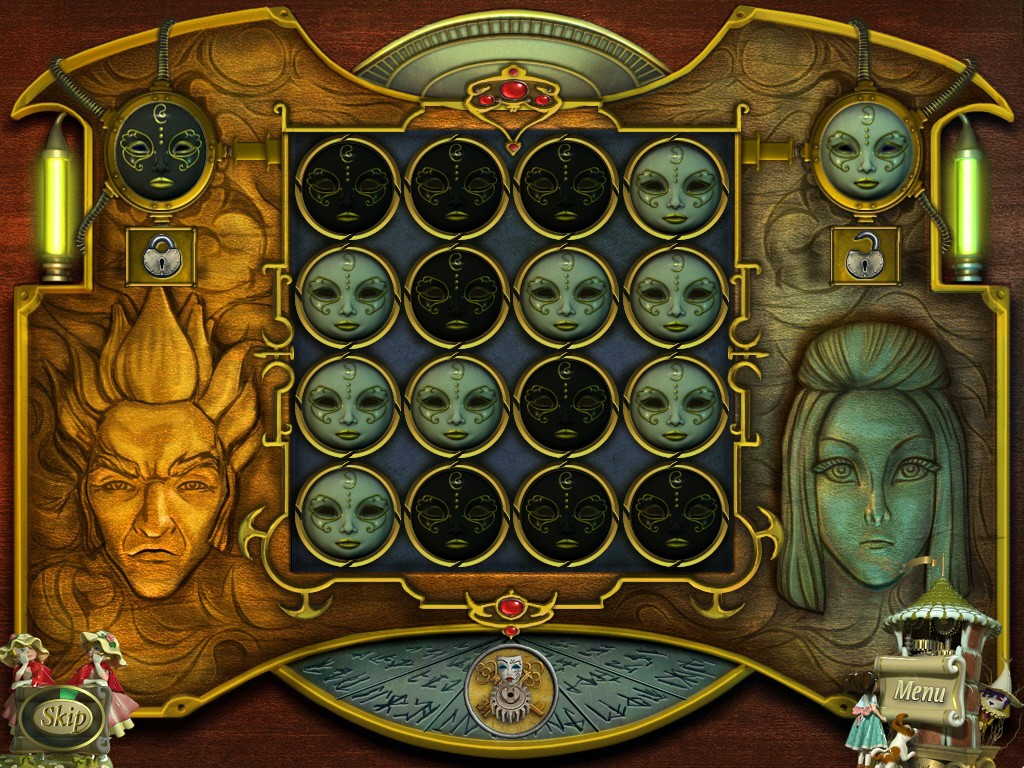The image size is (1024, 768).
Task: Click the closed padlock under the dark mask
Action: coord(160,257)
